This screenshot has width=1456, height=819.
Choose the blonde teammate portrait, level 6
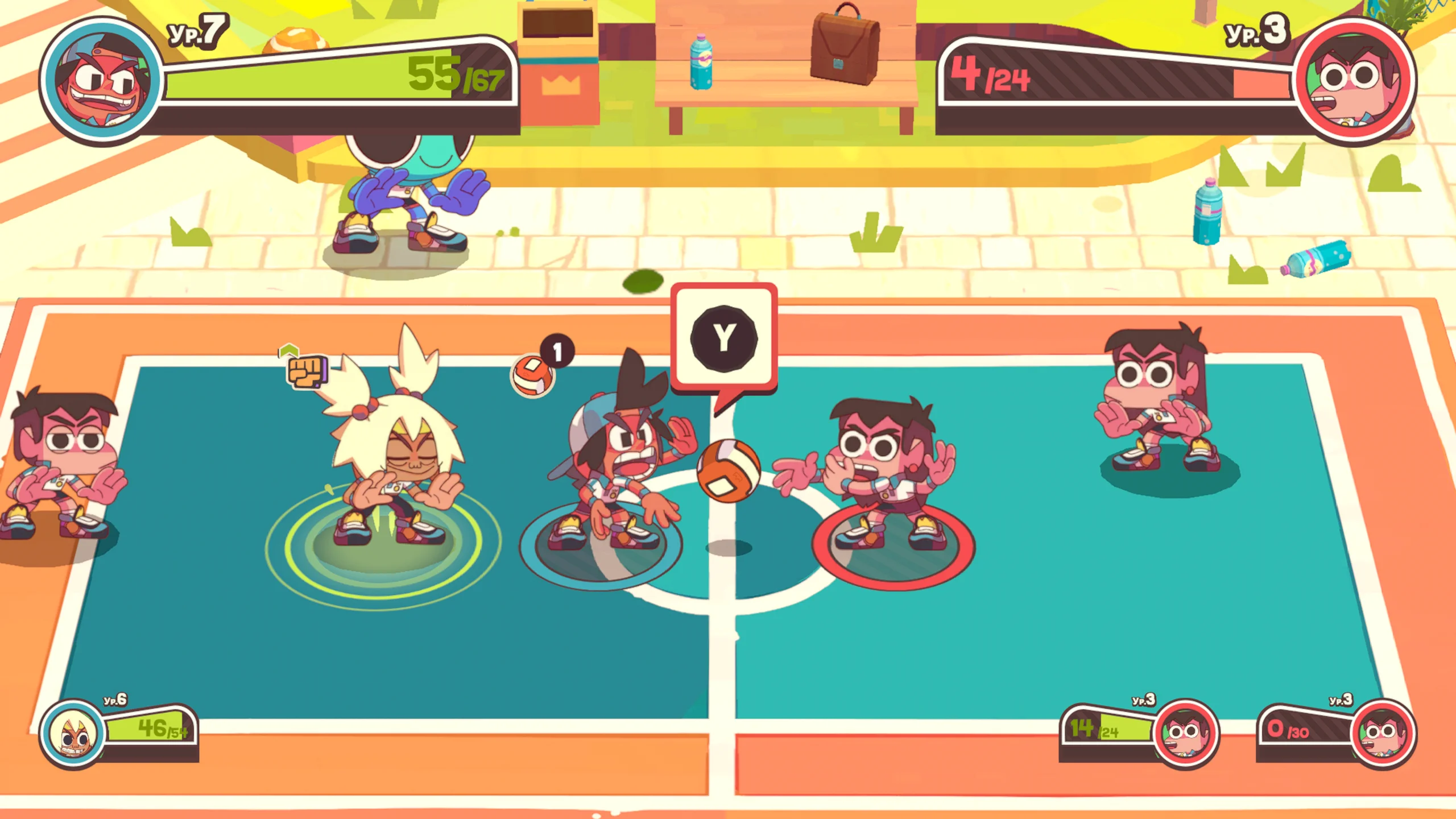coord(73,734)
